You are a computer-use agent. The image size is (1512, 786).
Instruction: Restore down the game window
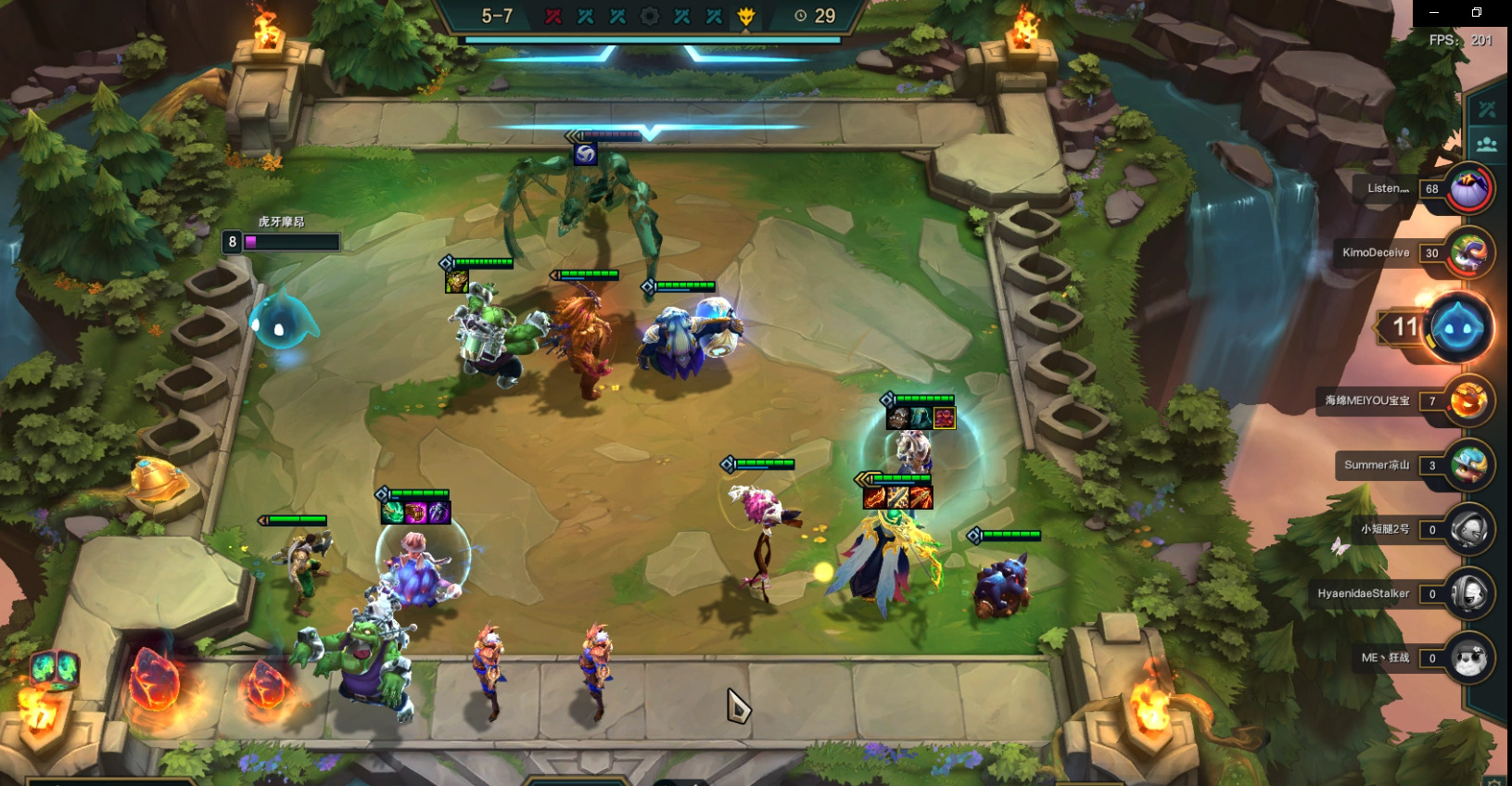(x=1477, y=12)
